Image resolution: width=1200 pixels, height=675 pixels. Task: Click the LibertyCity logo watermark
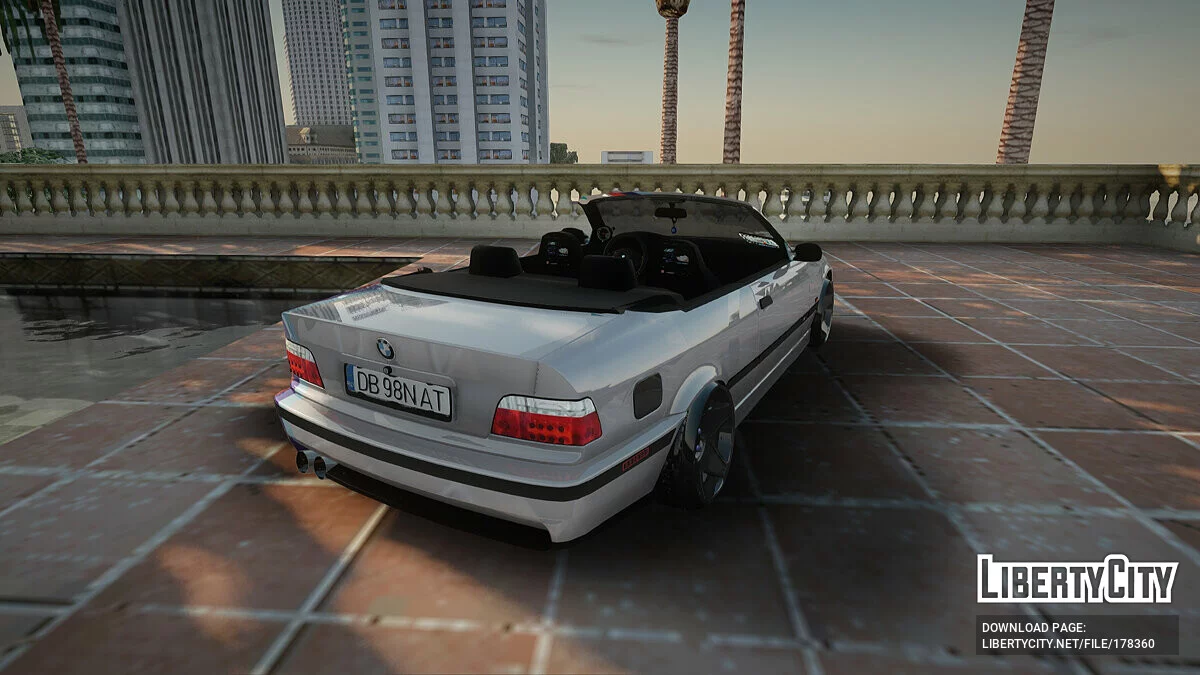click(x=1077, y=579)
